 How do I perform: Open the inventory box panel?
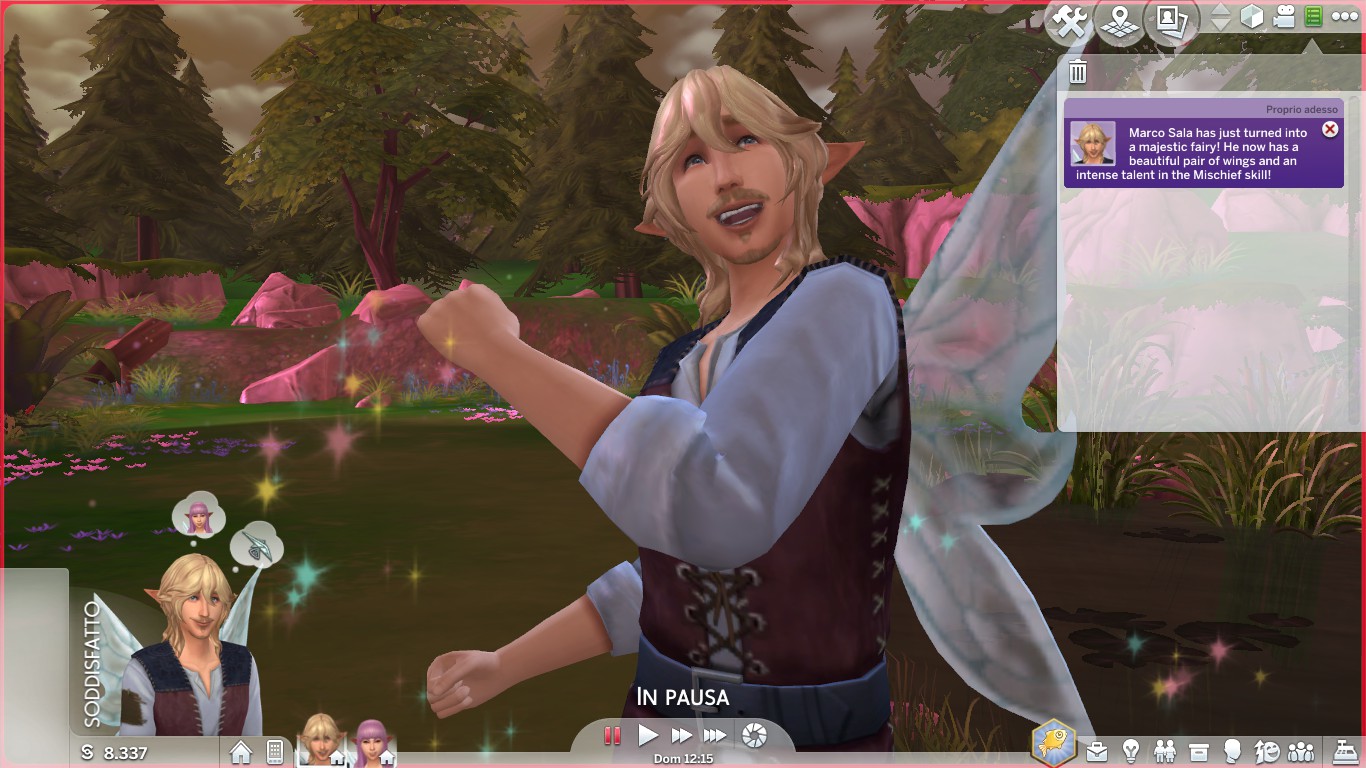coord(1199,751)
